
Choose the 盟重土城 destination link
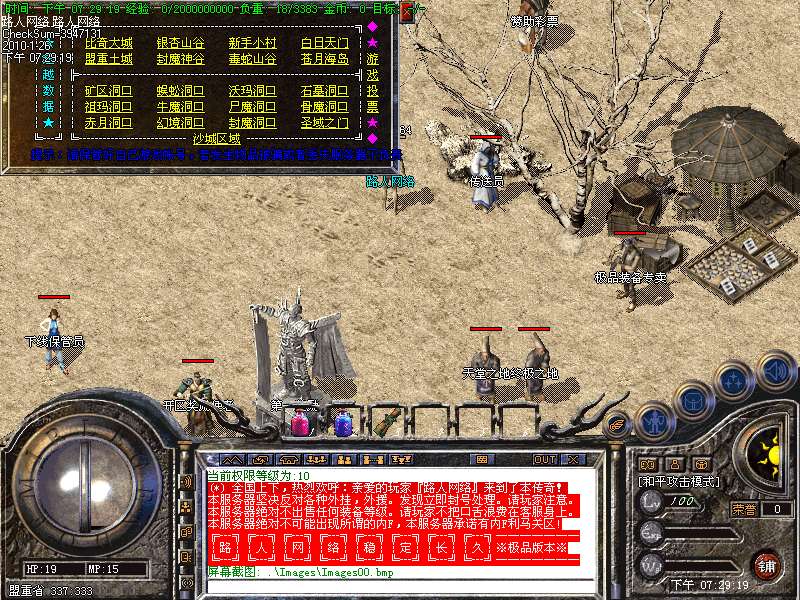pos(108,59)
